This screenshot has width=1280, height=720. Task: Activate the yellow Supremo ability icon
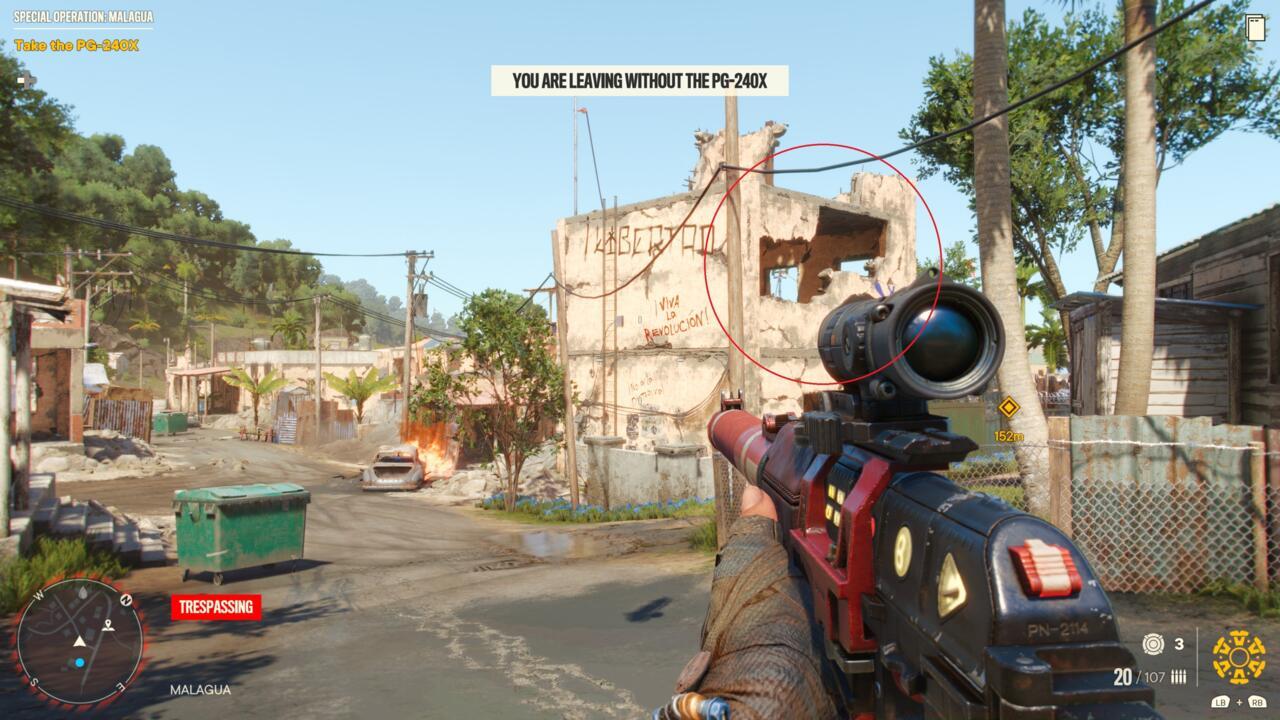1238,657
